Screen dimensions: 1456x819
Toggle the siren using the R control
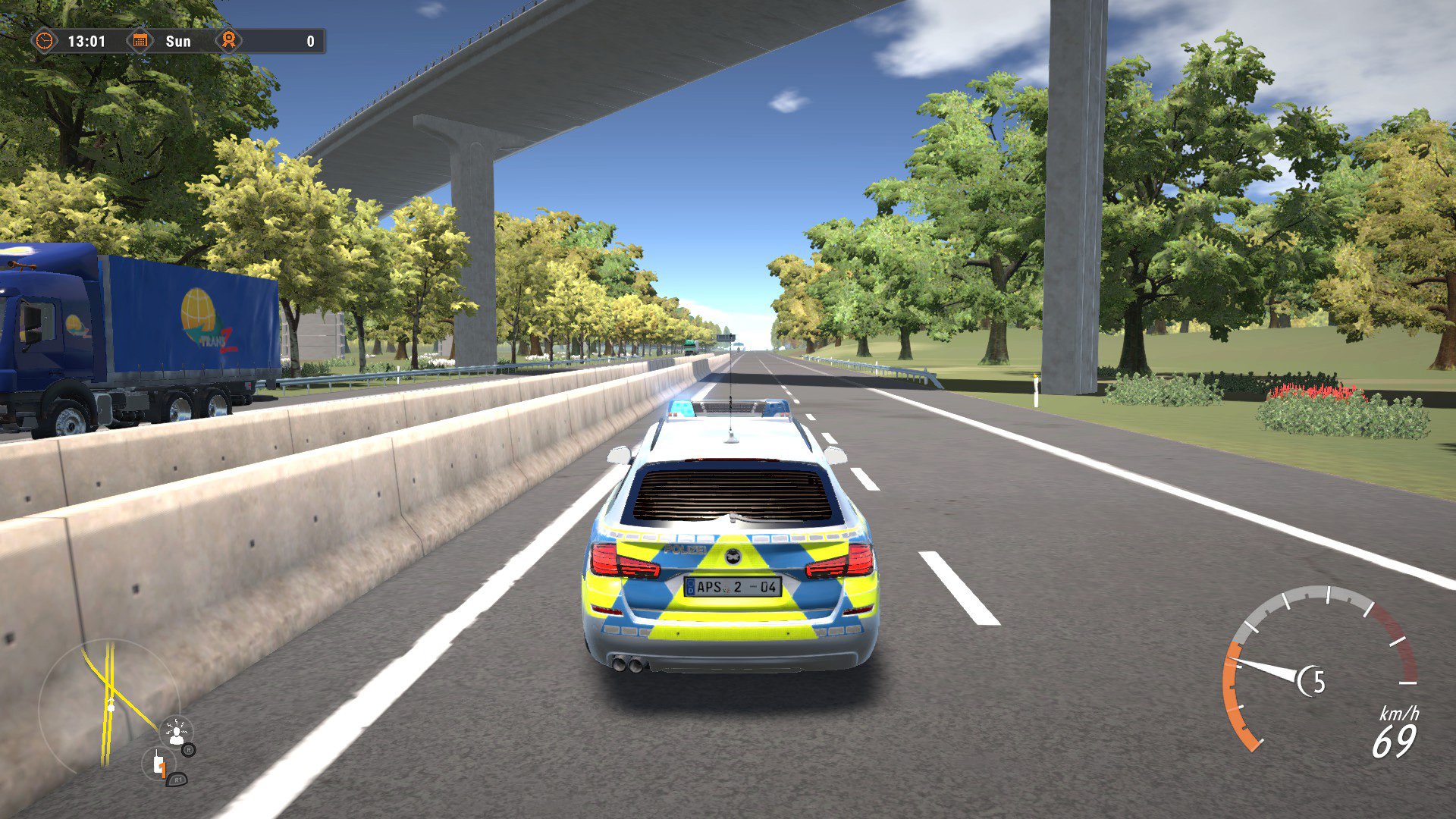click(189, 751)
